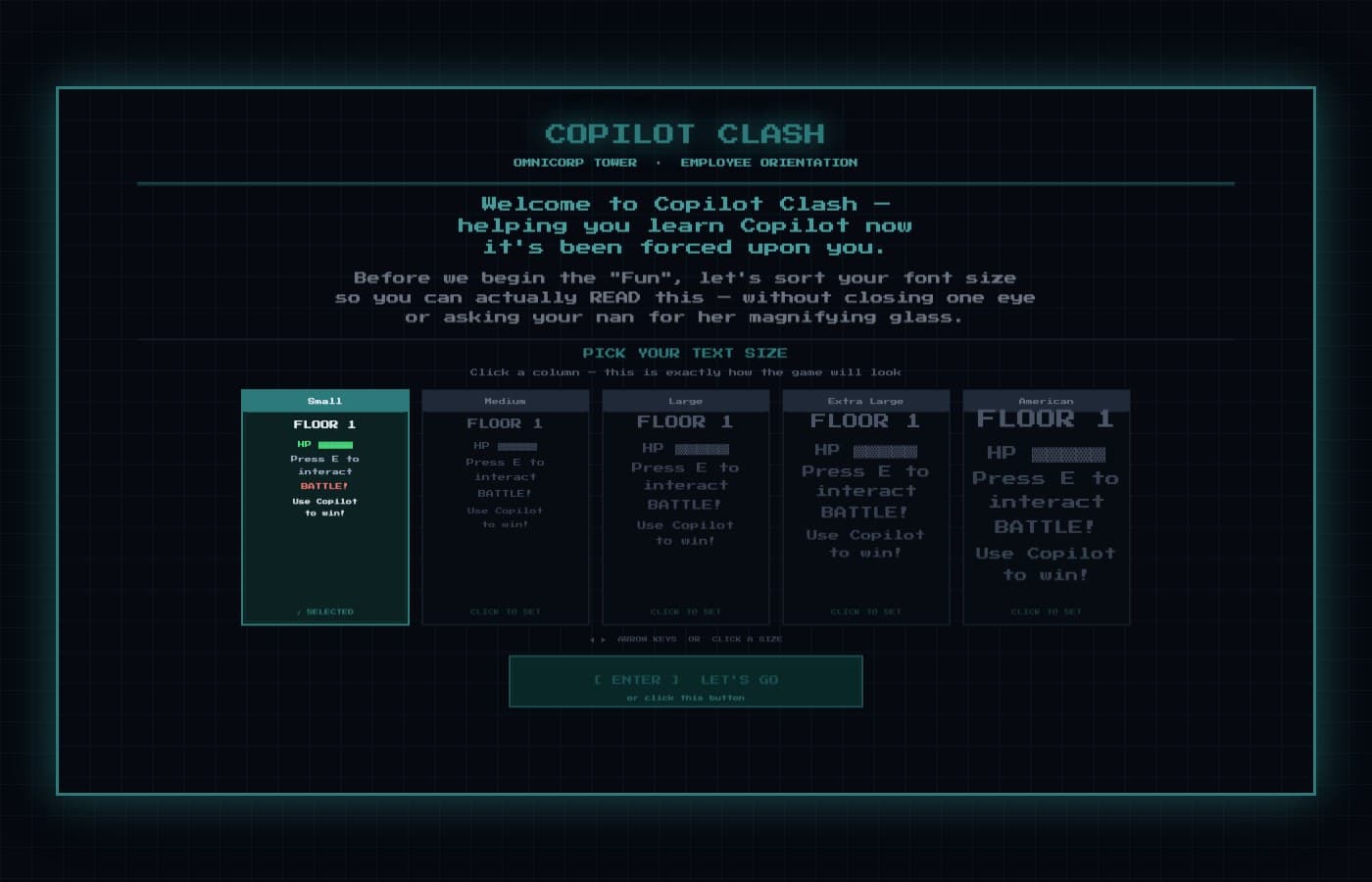1372x882 pixels.
Task: Click the HP bar in the American column
Action: 1068,454
